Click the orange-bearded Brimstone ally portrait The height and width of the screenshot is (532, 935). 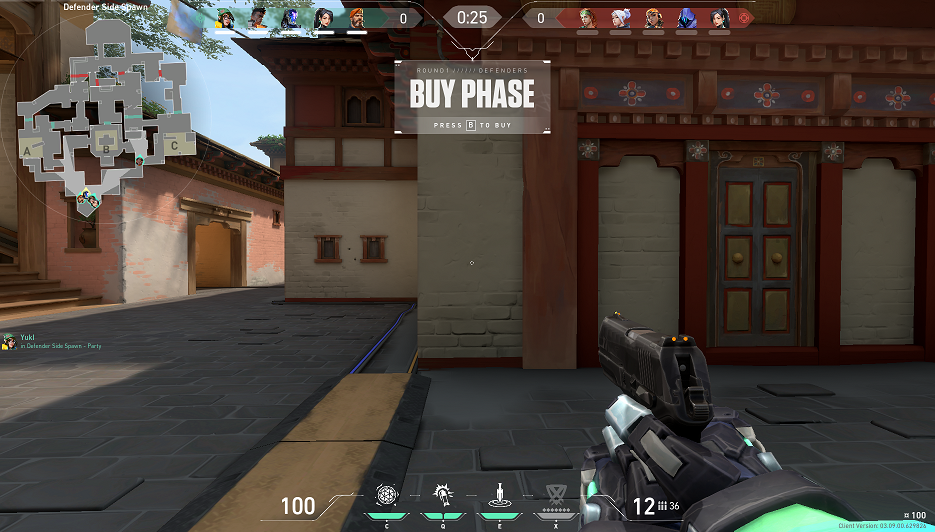click(x=357, y=18)
